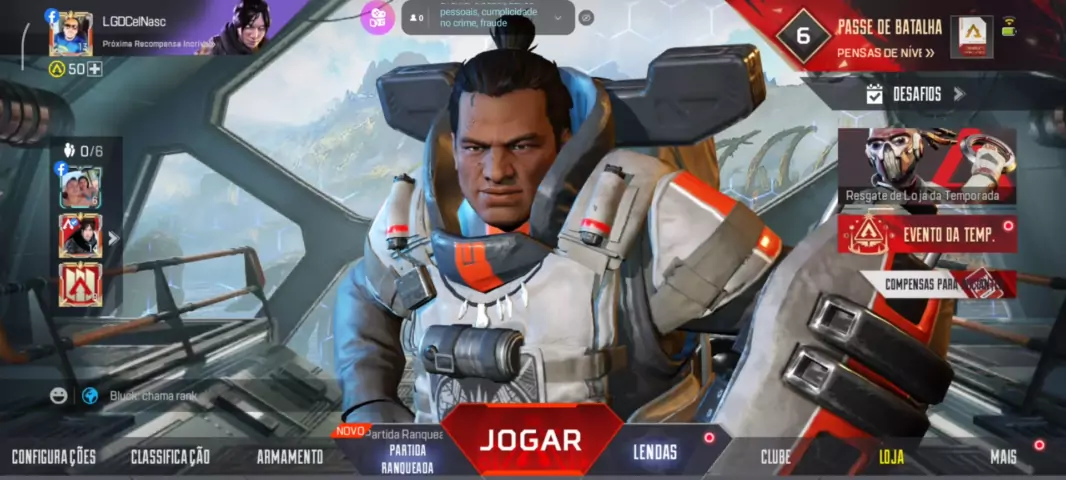View LGDCelNasc player profile avatar
The image size is (1066, 480).
click(x=71, y=34)
